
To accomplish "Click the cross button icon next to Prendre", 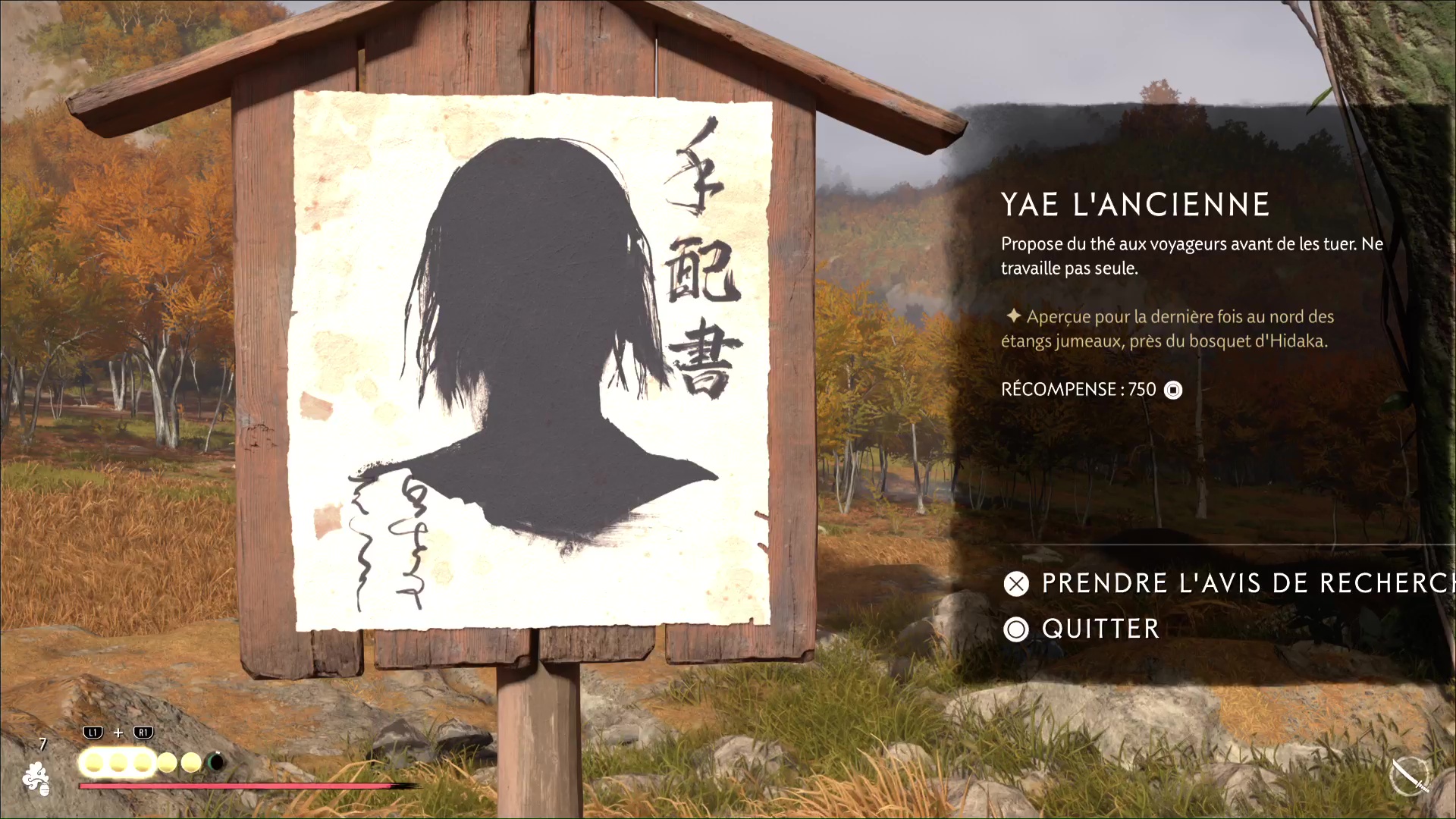I will 1016,584.
